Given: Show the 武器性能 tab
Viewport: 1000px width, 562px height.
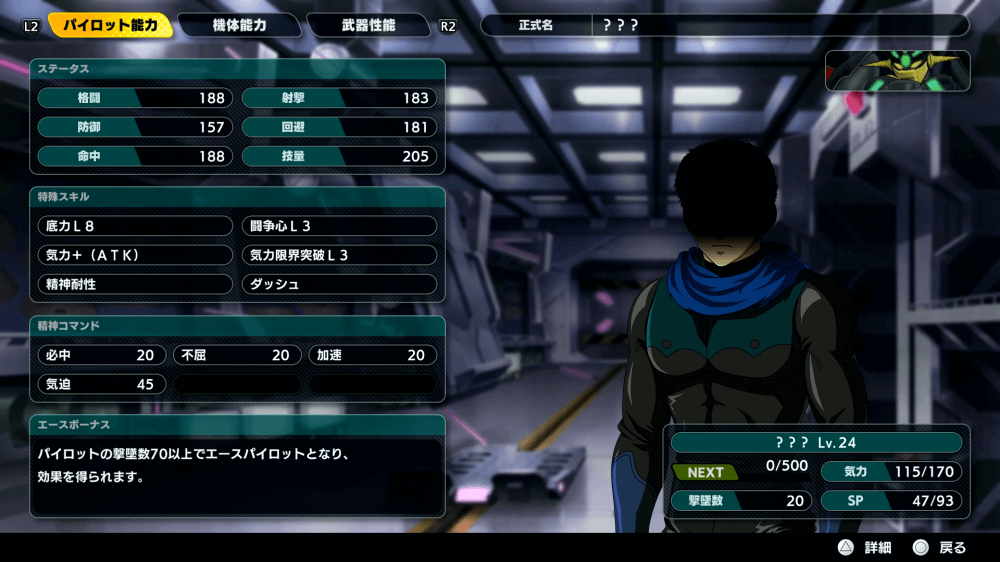Looking at the screenshot, I should click(x=367, y=25).
